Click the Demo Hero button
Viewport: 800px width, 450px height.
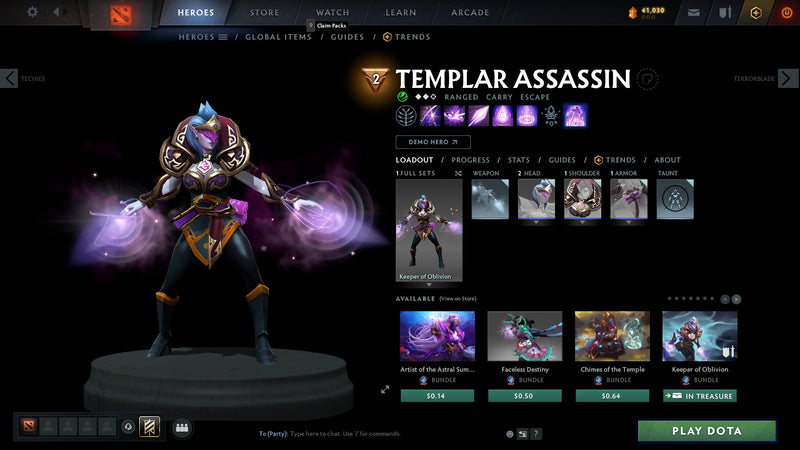click(433, 142)
